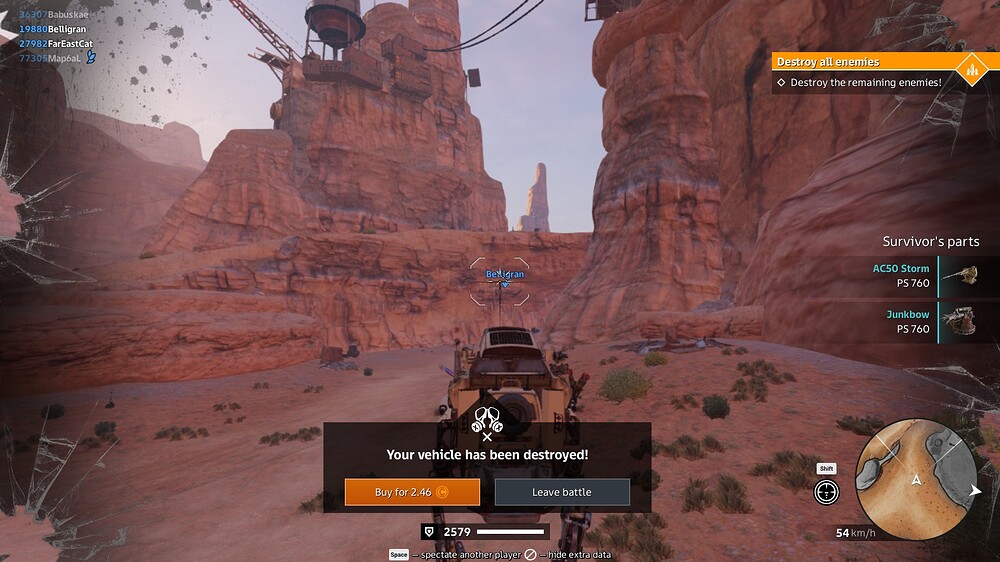Open the circular minimap
Viewport: 1000px width, 562px height.
point(916,478)
